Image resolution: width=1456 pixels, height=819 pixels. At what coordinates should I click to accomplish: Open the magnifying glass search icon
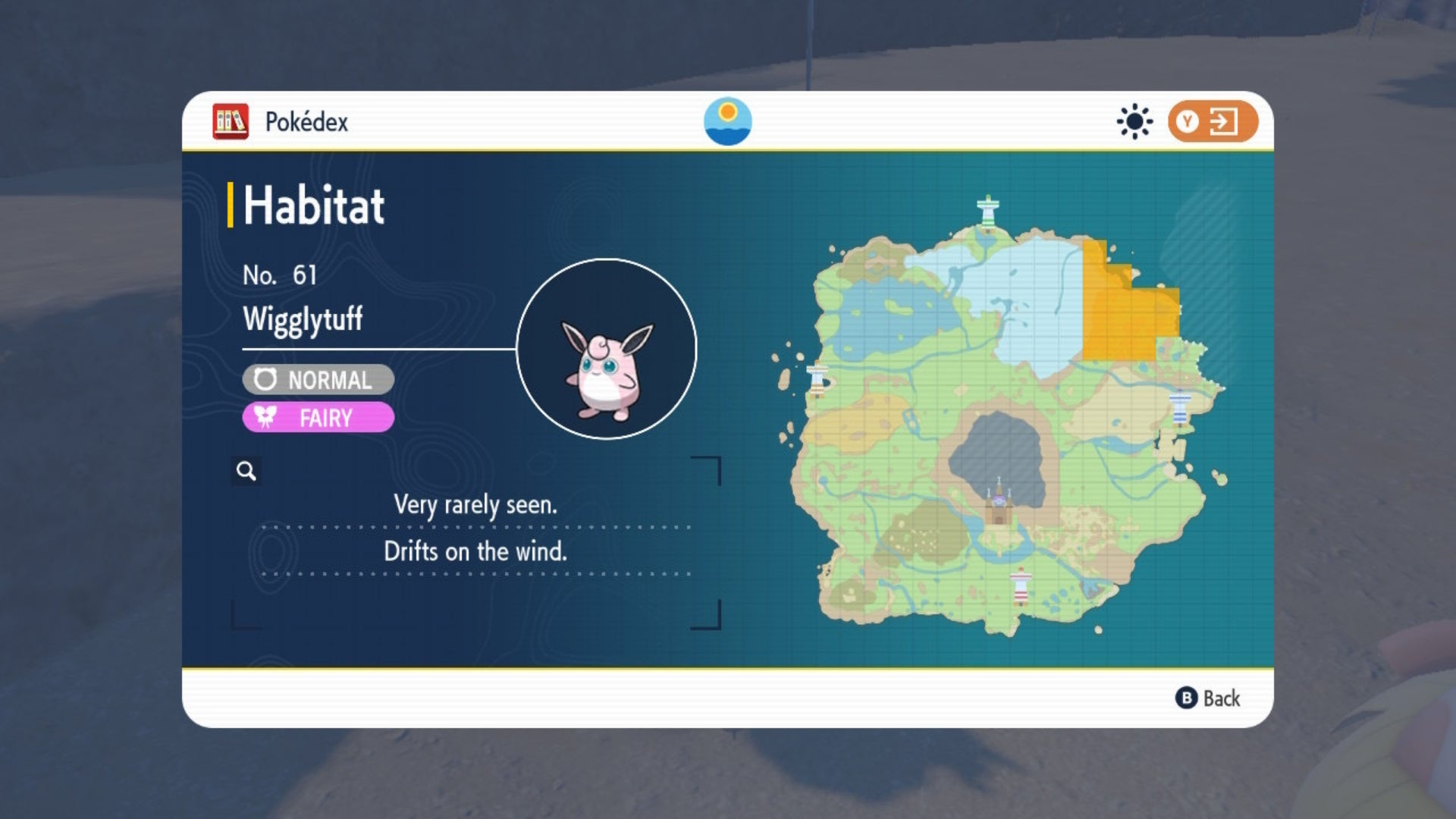(245, 471)
